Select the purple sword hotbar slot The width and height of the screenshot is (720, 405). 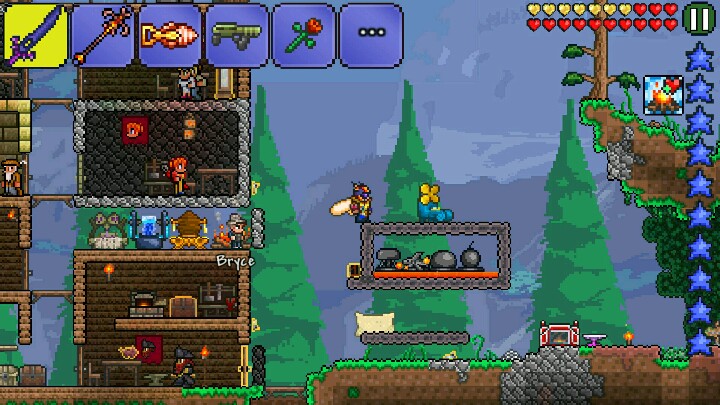(x=35, y=35)
